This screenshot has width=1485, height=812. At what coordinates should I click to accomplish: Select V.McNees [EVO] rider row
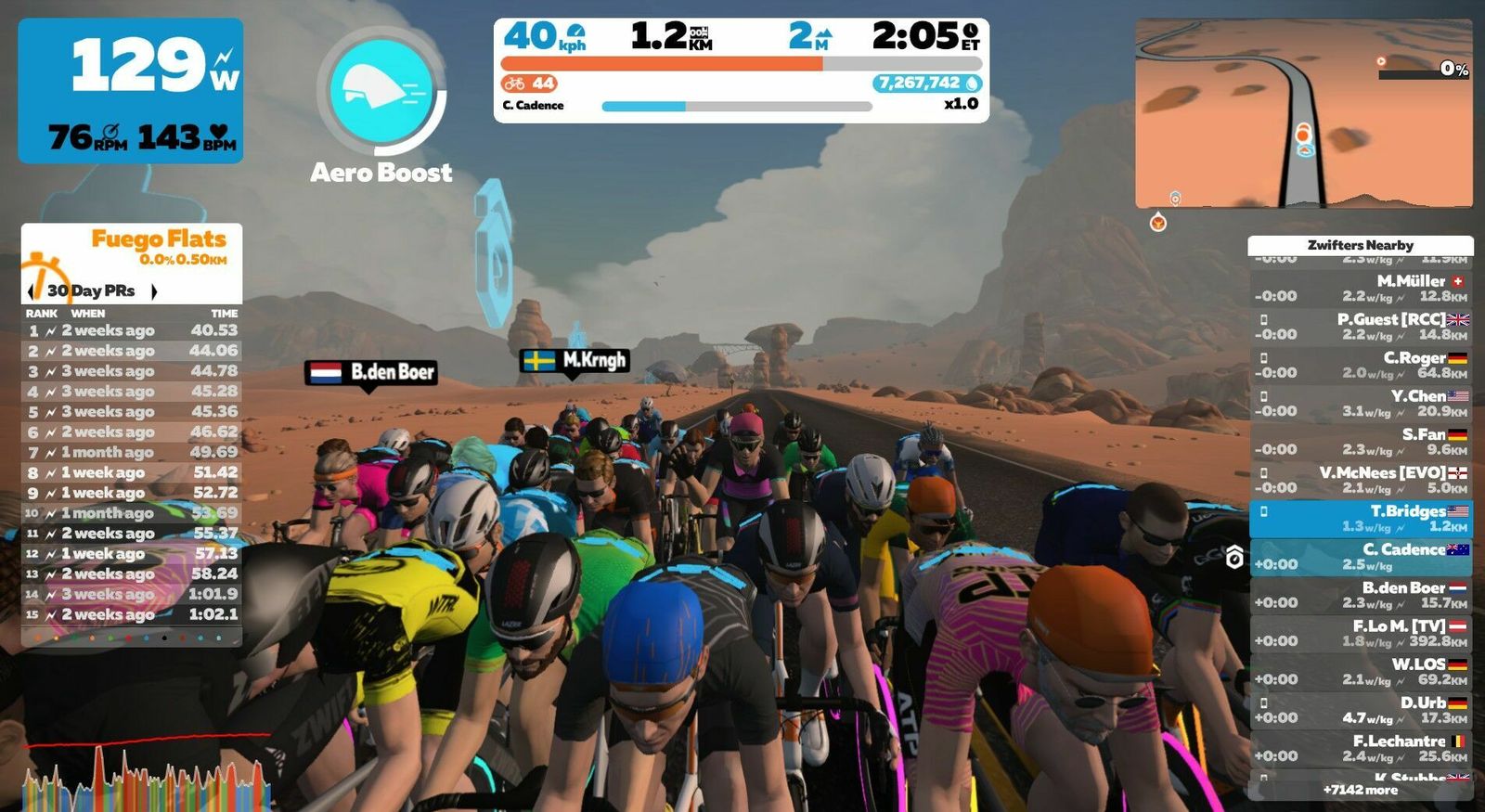pos(1361,480)
